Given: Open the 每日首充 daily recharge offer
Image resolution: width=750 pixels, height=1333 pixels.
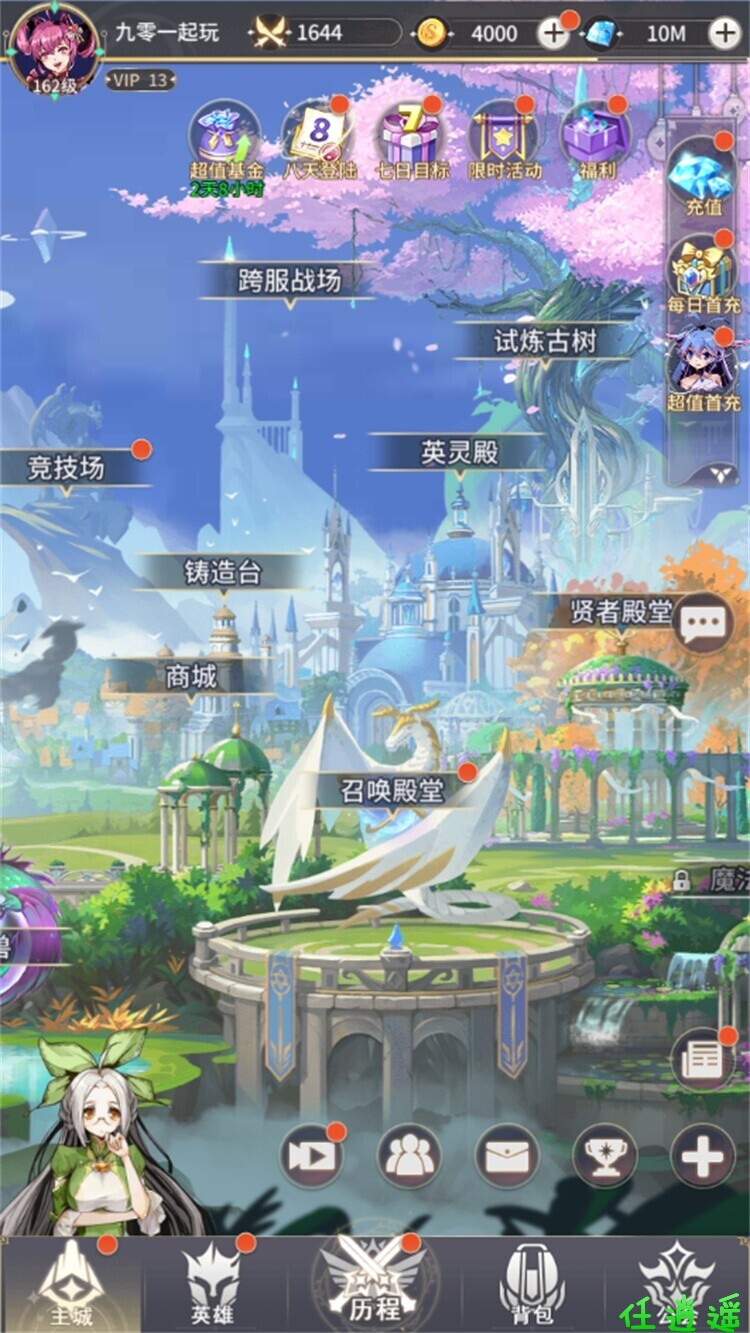Looking at the screenshot, I should (x=703, y=272).
